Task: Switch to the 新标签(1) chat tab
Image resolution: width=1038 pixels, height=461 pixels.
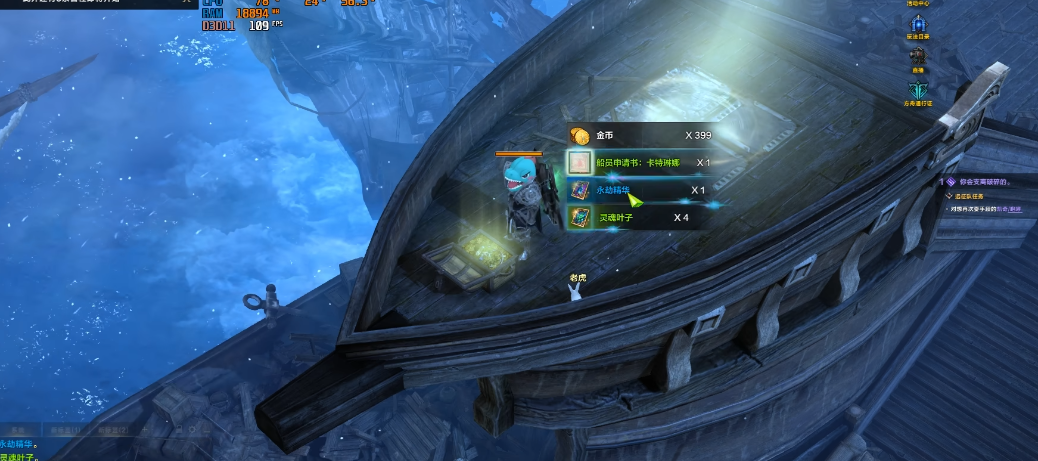Action: tap(66, 429)
